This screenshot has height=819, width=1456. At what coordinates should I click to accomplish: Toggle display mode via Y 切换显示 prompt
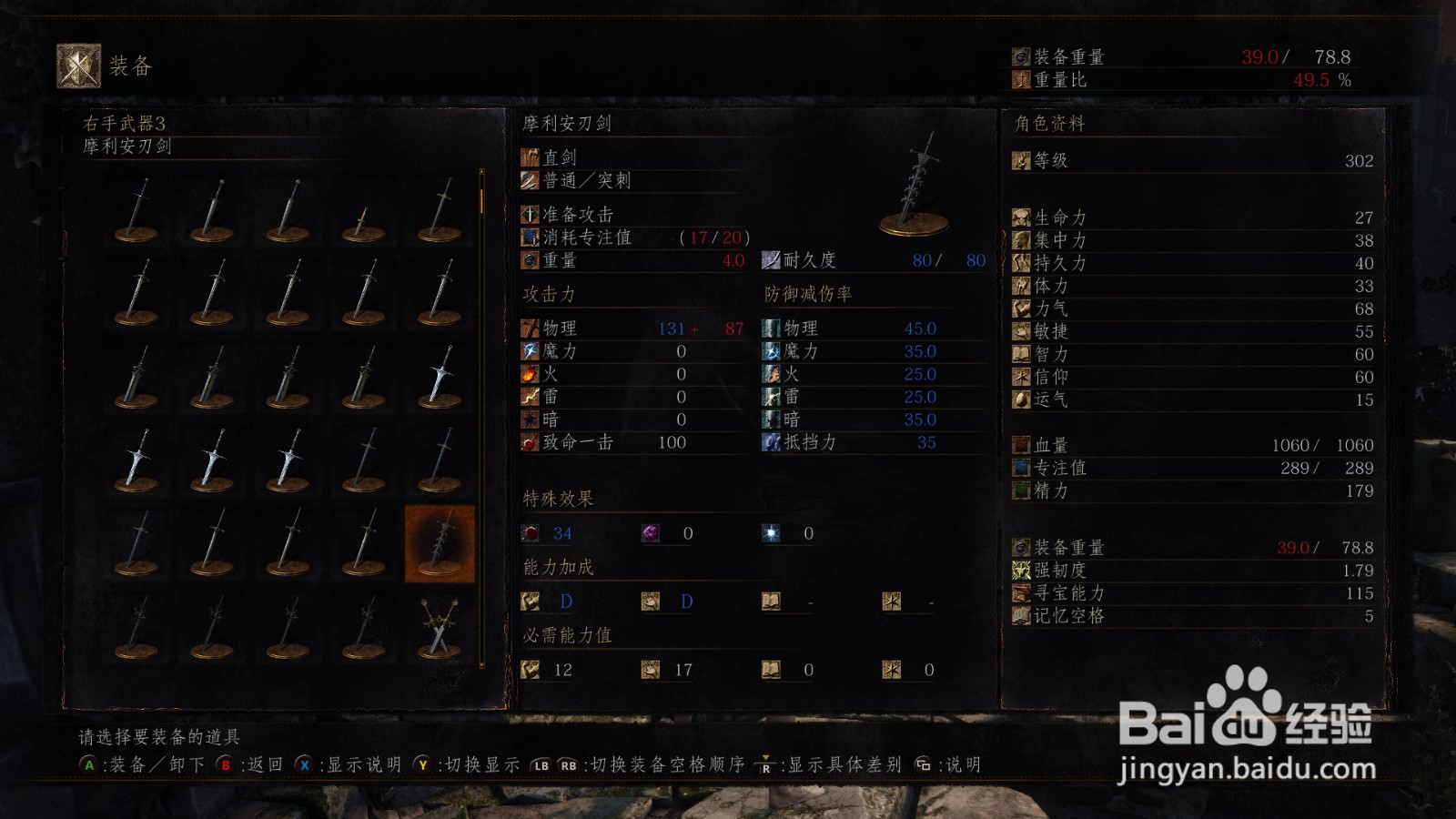(x=421, y=765)
